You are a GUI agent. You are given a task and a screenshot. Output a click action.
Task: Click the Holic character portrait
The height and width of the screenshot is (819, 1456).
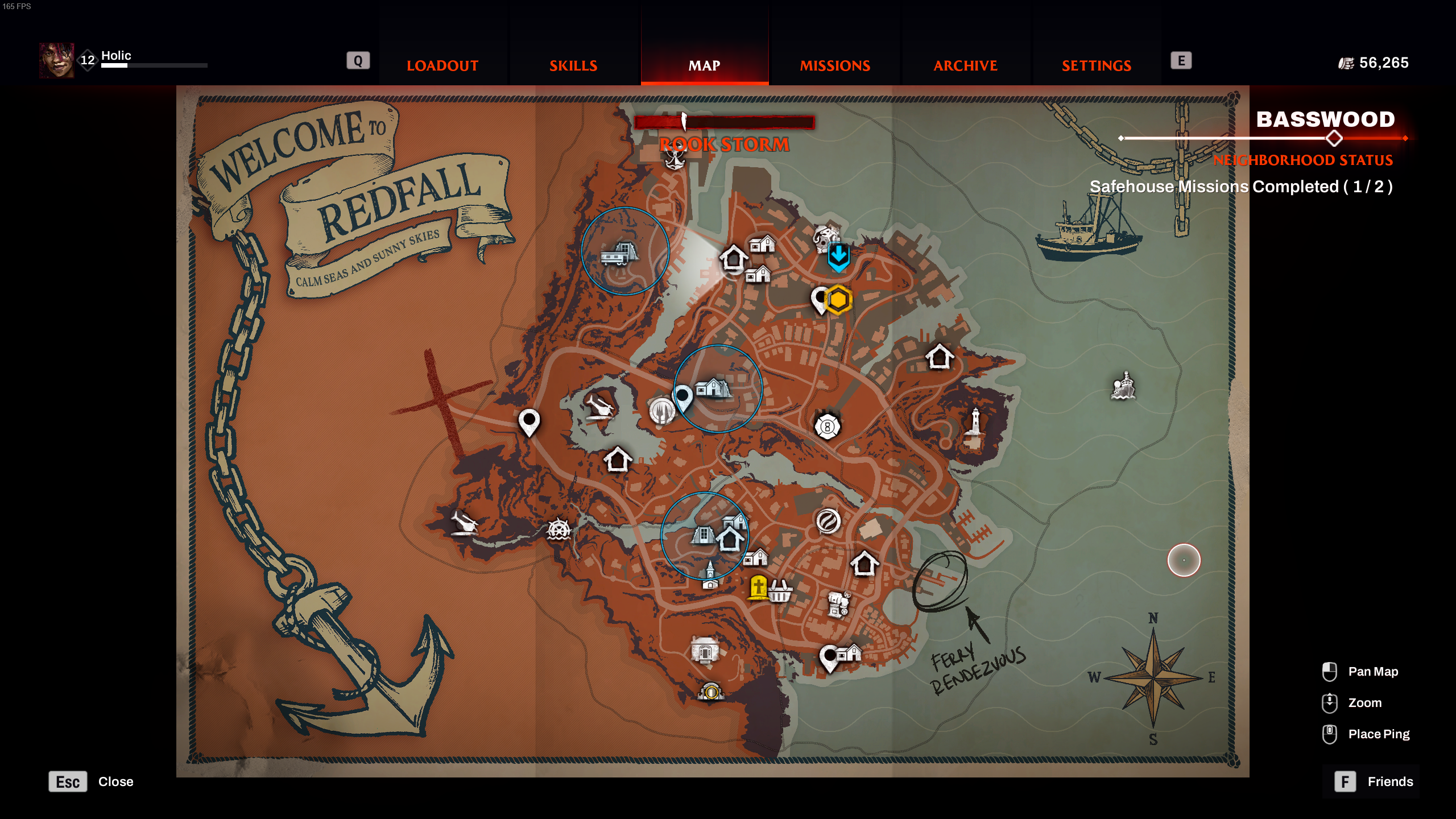[56, 60]
